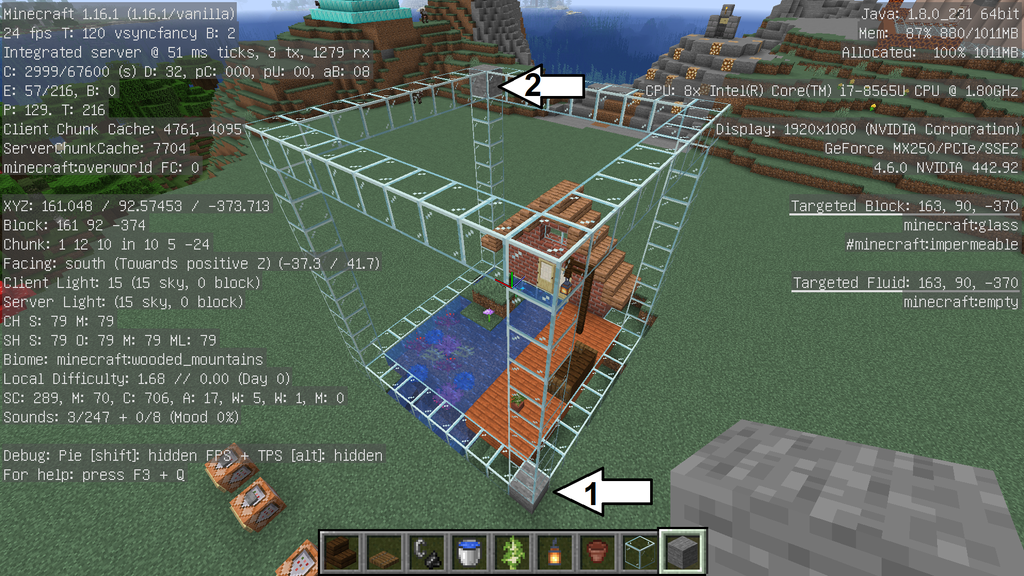Click the highlighted stone block slot
Viewport: 1024px width, 576px height.
(683, 552)
